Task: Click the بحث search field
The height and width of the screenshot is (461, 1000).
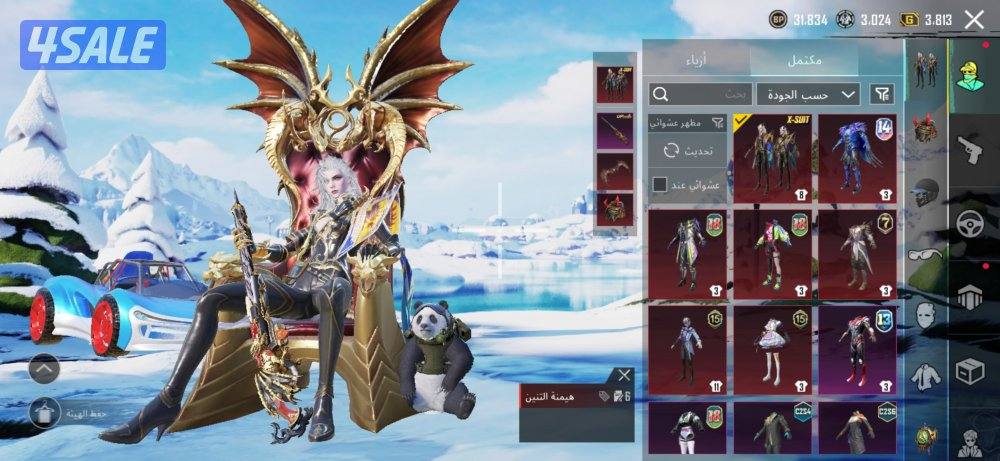Action: [700, 94]
